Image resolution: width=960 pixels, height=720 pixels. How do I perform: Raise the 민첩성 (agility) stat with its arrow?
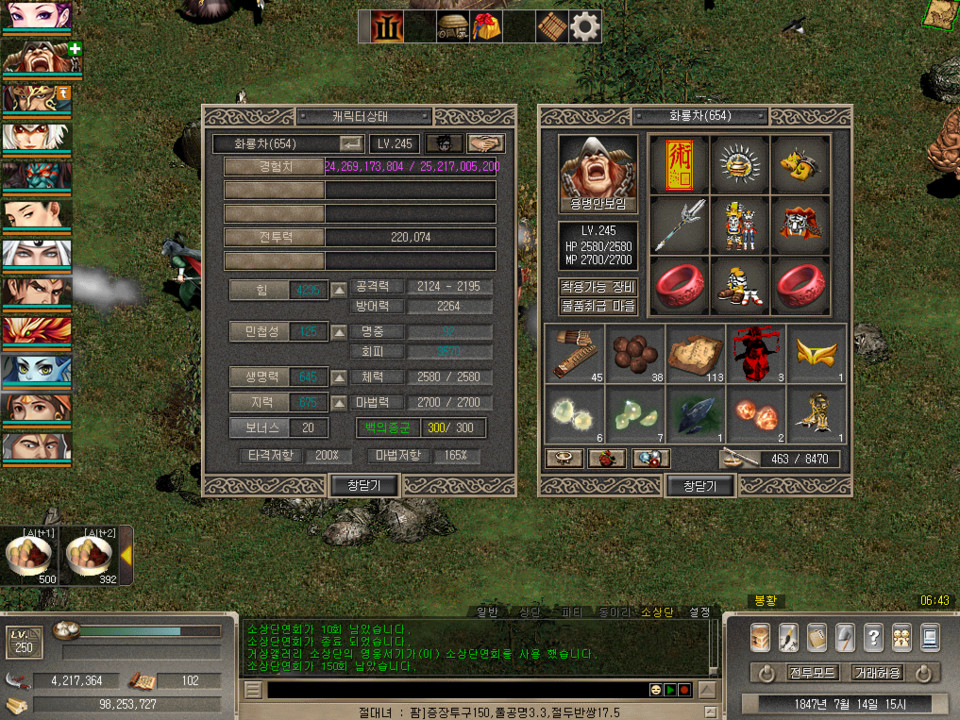coord(340,332)
